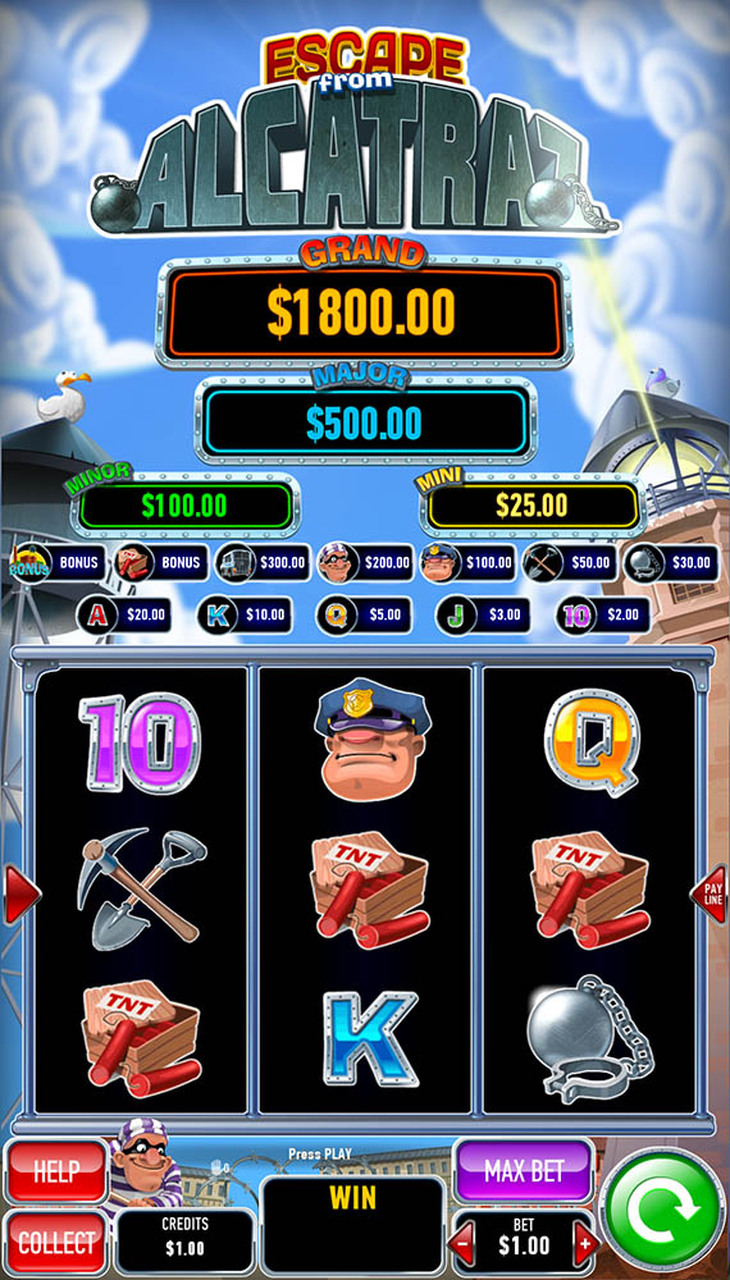Select the MAX BET button
This screenshot has width=730, height=1280.
pos(523,1171)
